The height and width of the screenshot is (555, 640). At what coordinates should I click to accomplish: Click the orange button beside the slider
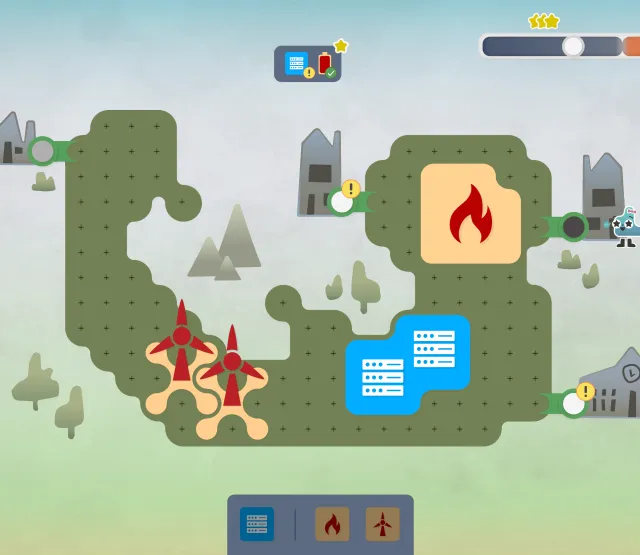631,46
